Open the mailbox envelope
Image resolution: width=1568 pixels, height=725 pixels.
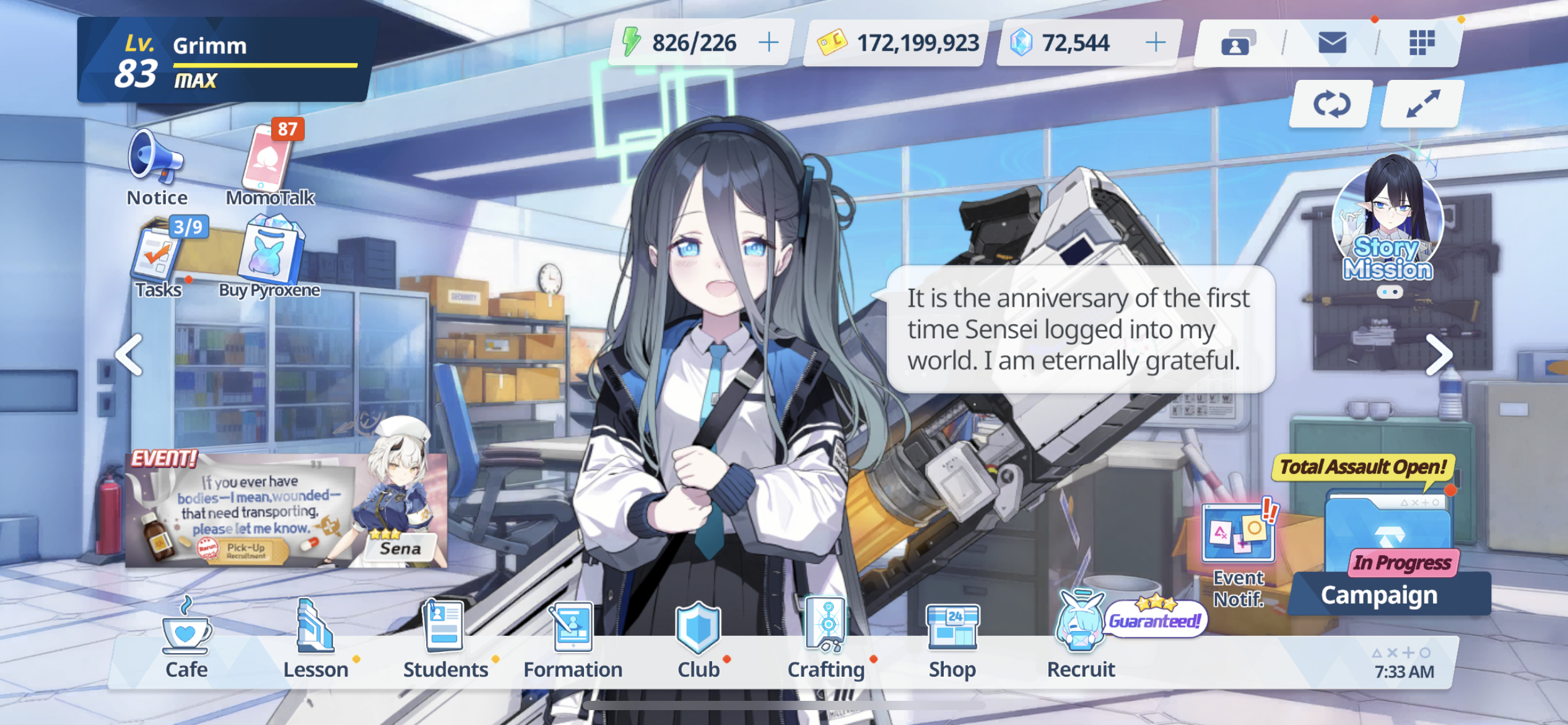[x=1332, y=43]
